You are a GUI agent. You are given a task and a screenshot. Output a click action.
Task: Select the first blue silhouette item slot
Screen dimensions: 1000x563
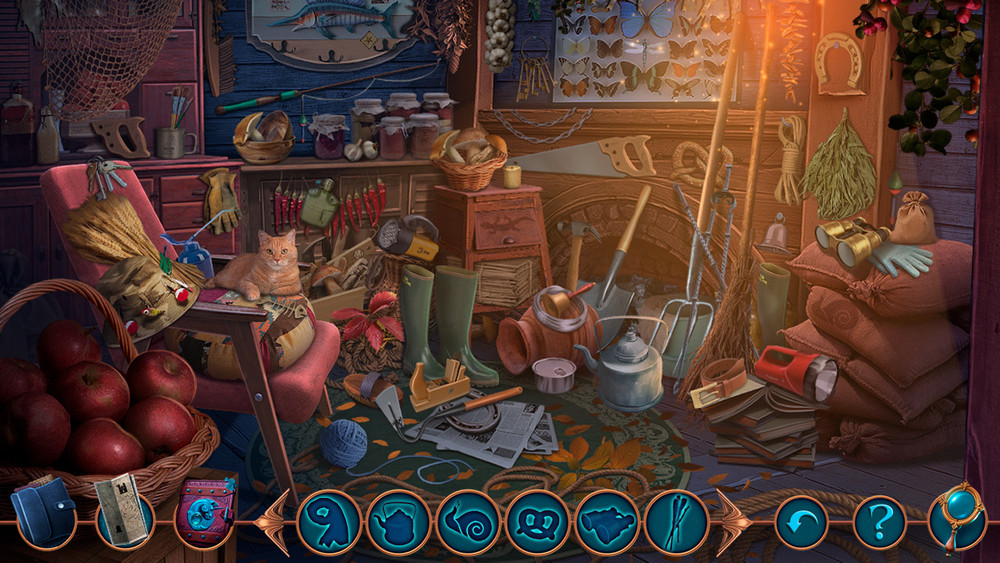(x=329, y=522)
